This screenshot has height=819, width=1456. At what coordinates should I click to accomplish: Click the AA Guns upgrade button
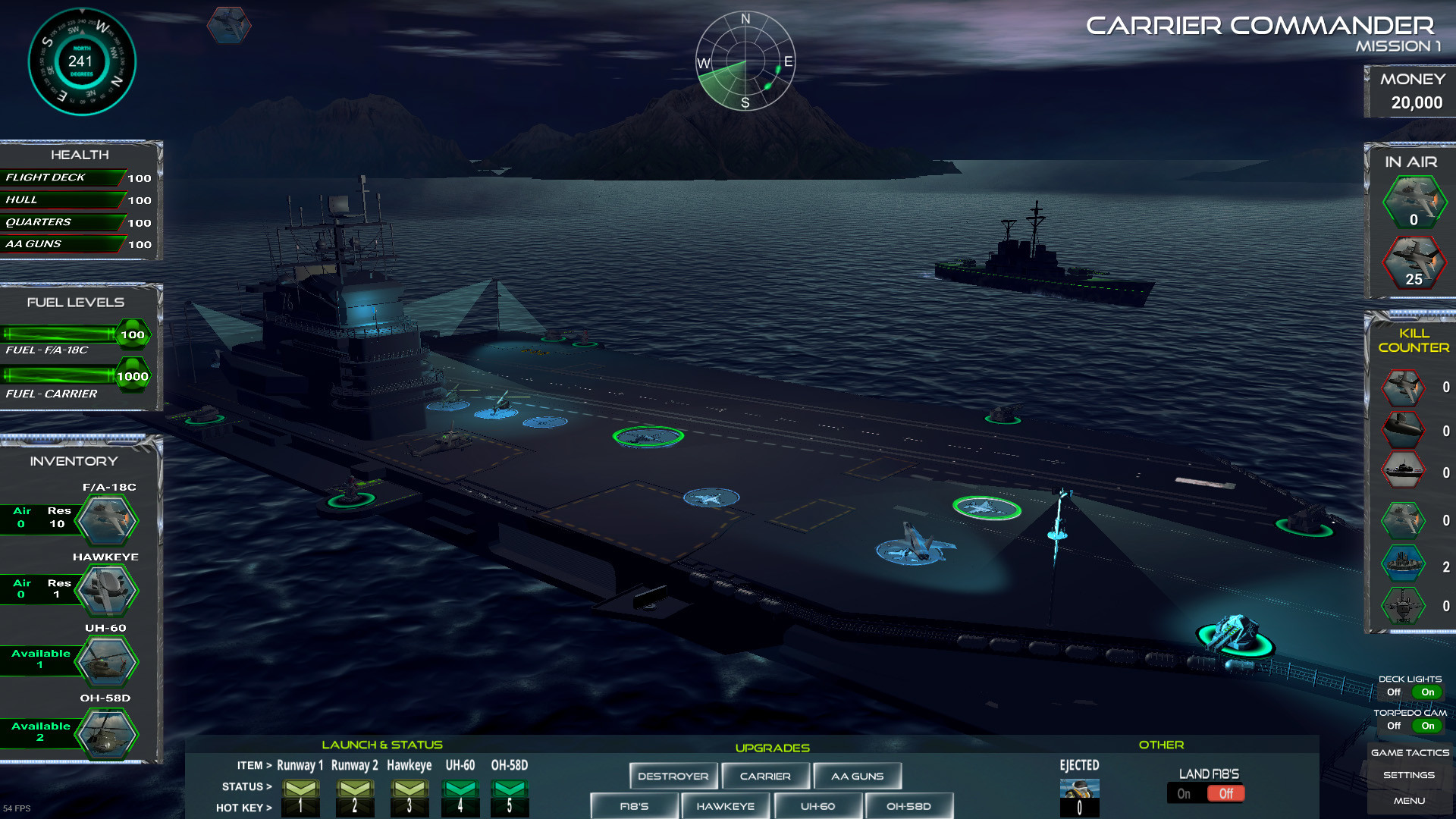pyautogui.click(x=857, y=776)
